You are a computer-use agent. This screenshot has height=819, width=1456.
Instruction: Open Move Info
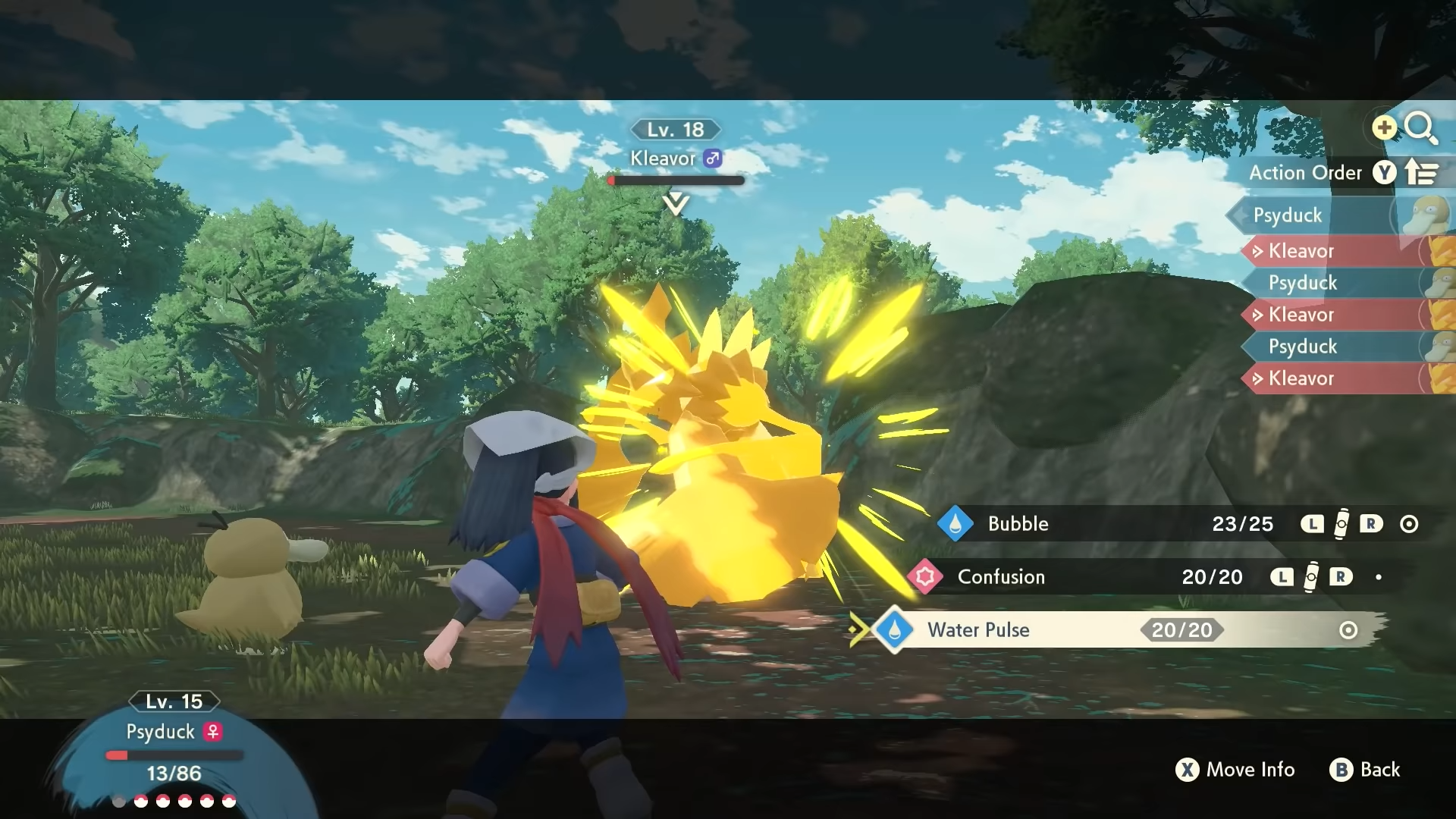point(1235,770)
